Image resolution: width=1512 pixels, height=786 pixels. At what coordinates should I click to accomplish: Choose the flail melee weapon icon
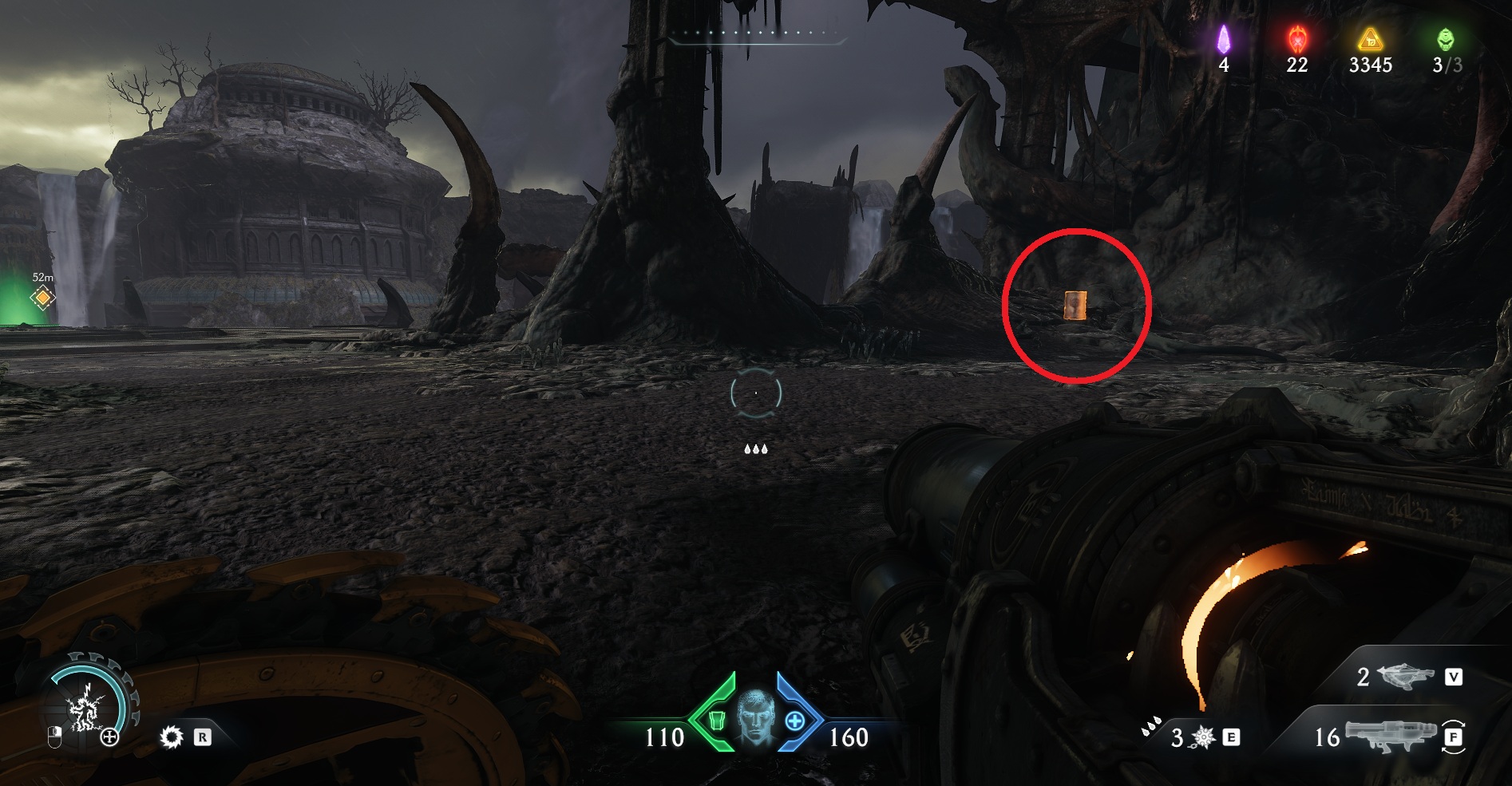click(x=1202, y=737)
